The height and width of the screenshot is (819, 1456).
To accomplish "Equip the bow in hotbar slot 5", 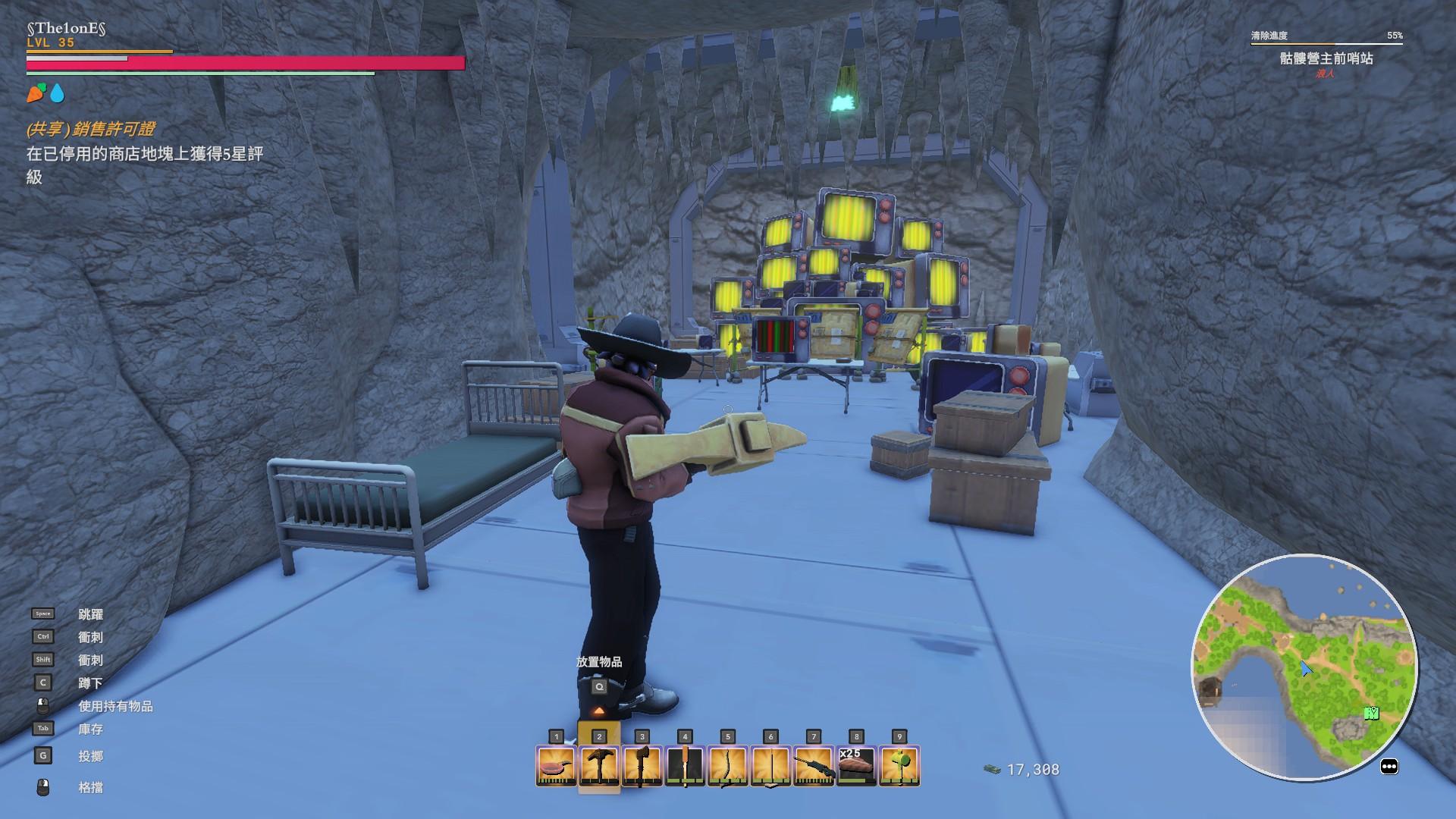I will point(727,765).
